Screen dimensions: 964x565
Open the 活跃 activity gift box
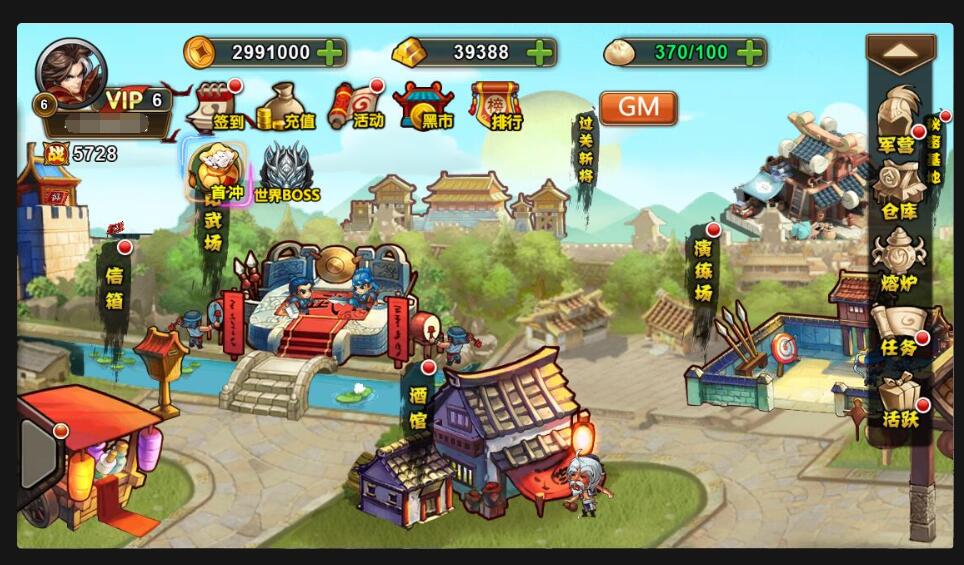[899, 400]
